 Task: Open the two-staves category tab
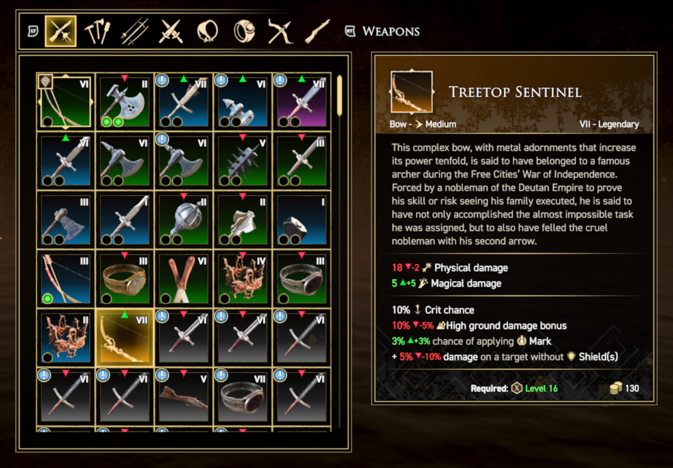[x=134, y=31]
